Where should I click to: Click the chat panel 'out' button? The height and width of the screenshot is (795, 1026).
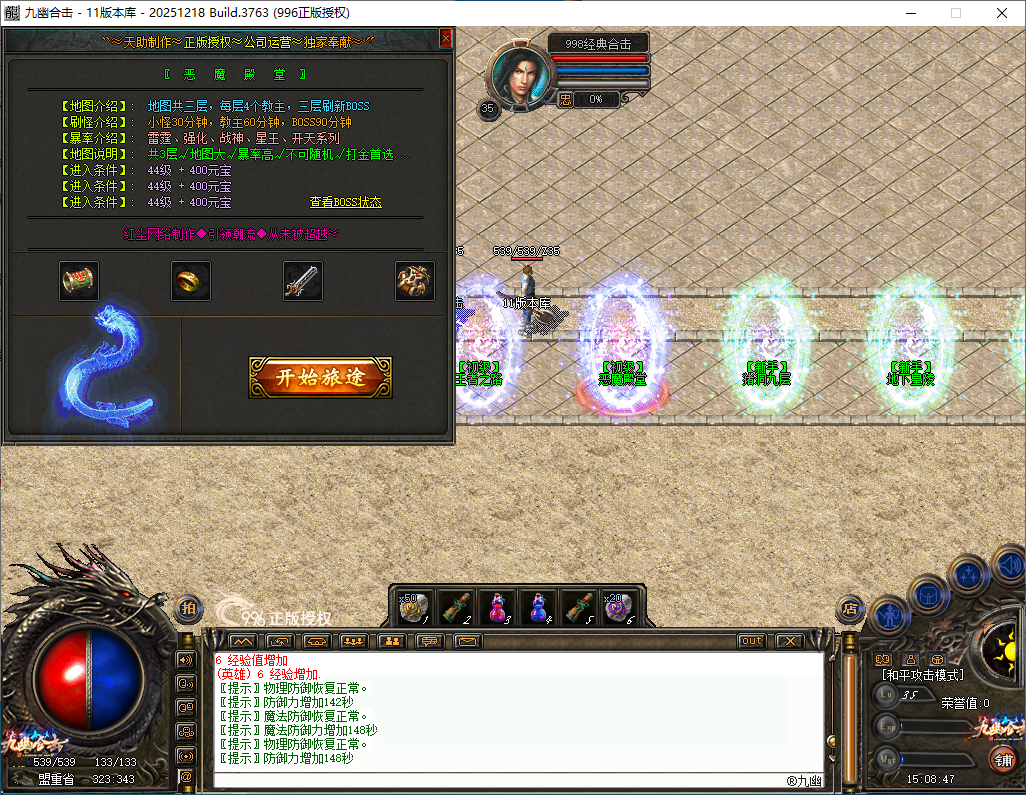pos(751,641)
